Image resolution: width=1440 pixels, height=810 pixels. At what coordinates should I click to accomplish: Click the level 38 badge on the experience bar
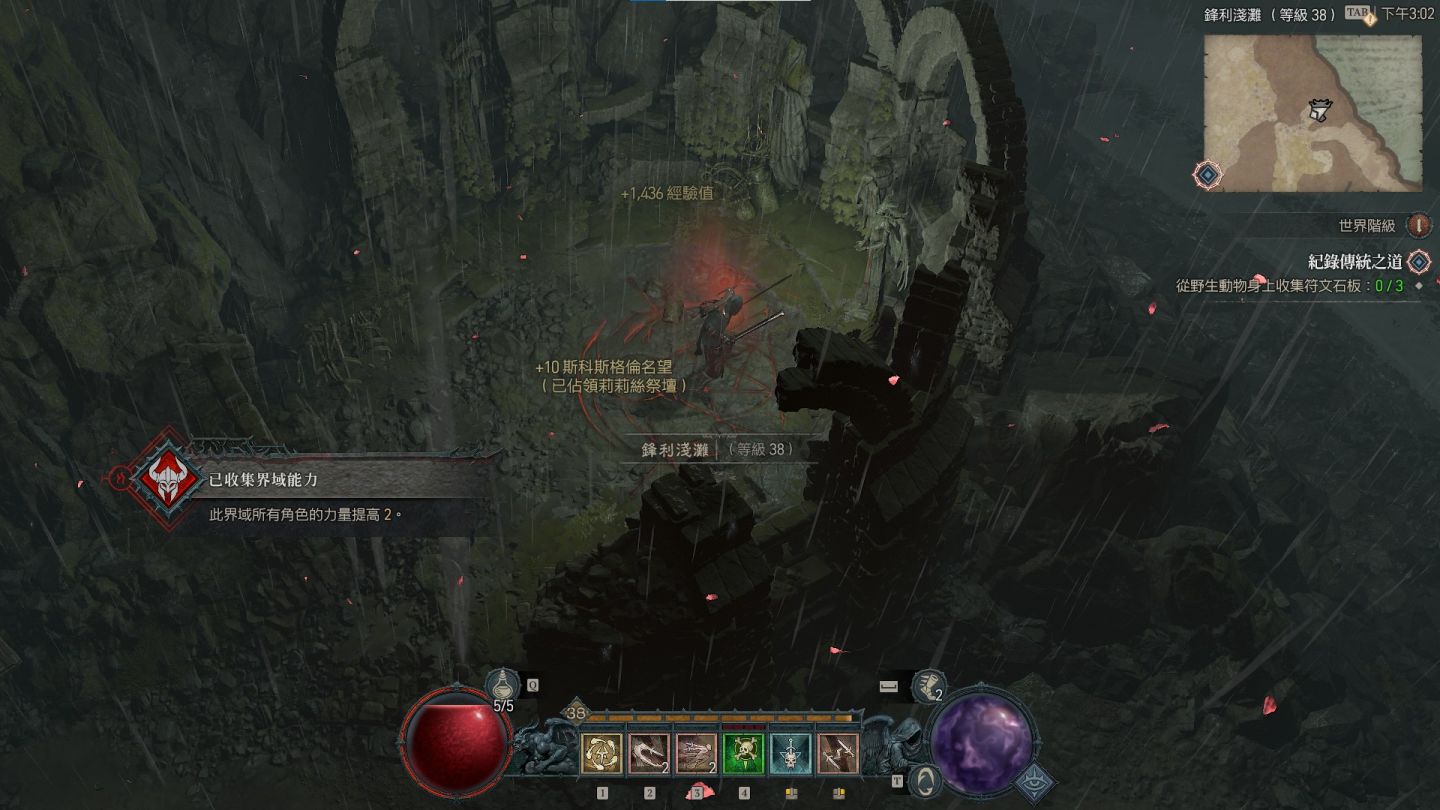pyautogui.click(x=575, y=713)
